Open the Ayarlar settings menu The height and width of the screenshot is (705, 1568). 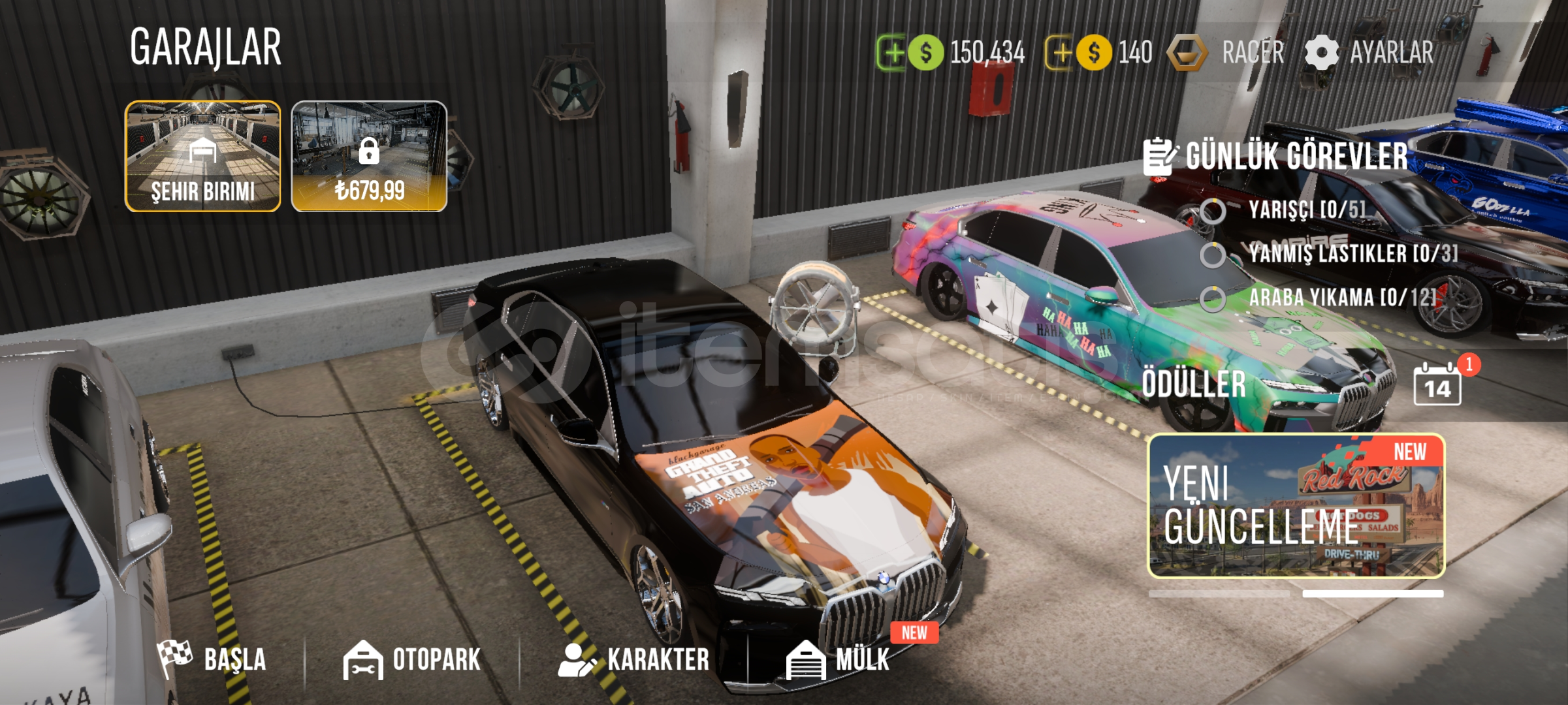(1369, 53)
